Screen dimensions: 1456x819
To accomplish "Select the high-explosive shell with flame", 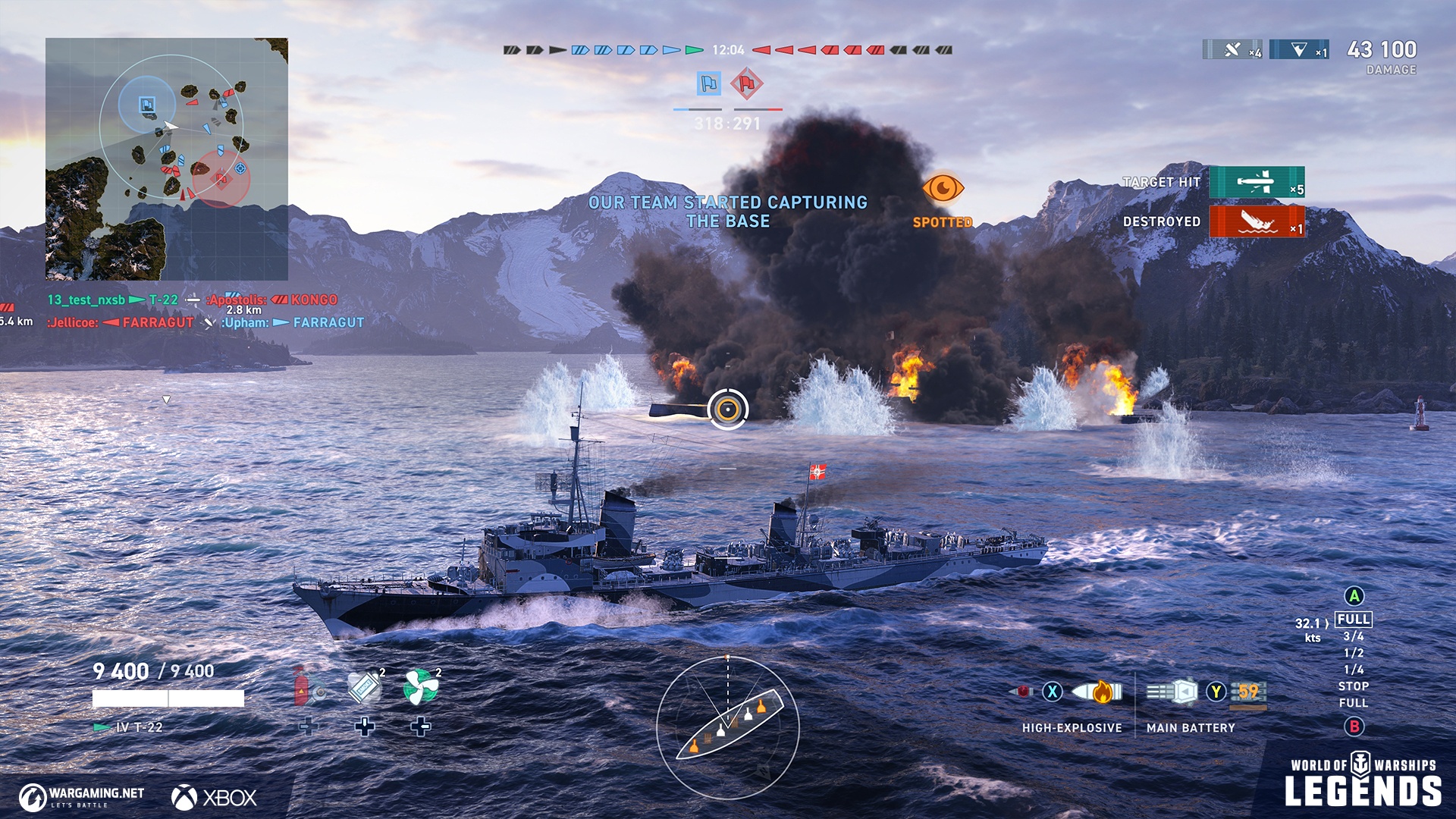I will coord(1097,692).
